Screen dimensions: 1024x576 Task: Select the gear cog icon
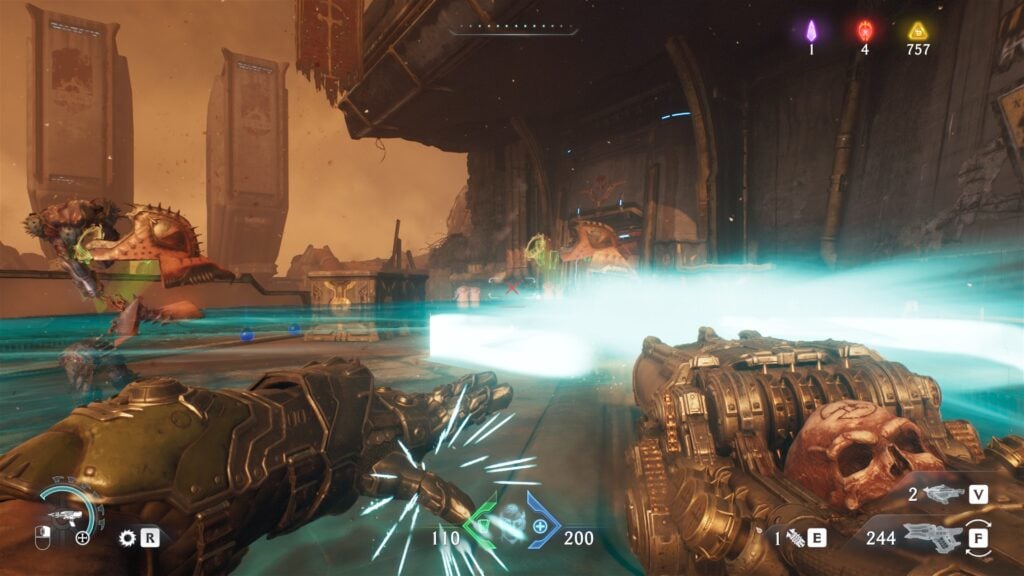click(127, 538)
